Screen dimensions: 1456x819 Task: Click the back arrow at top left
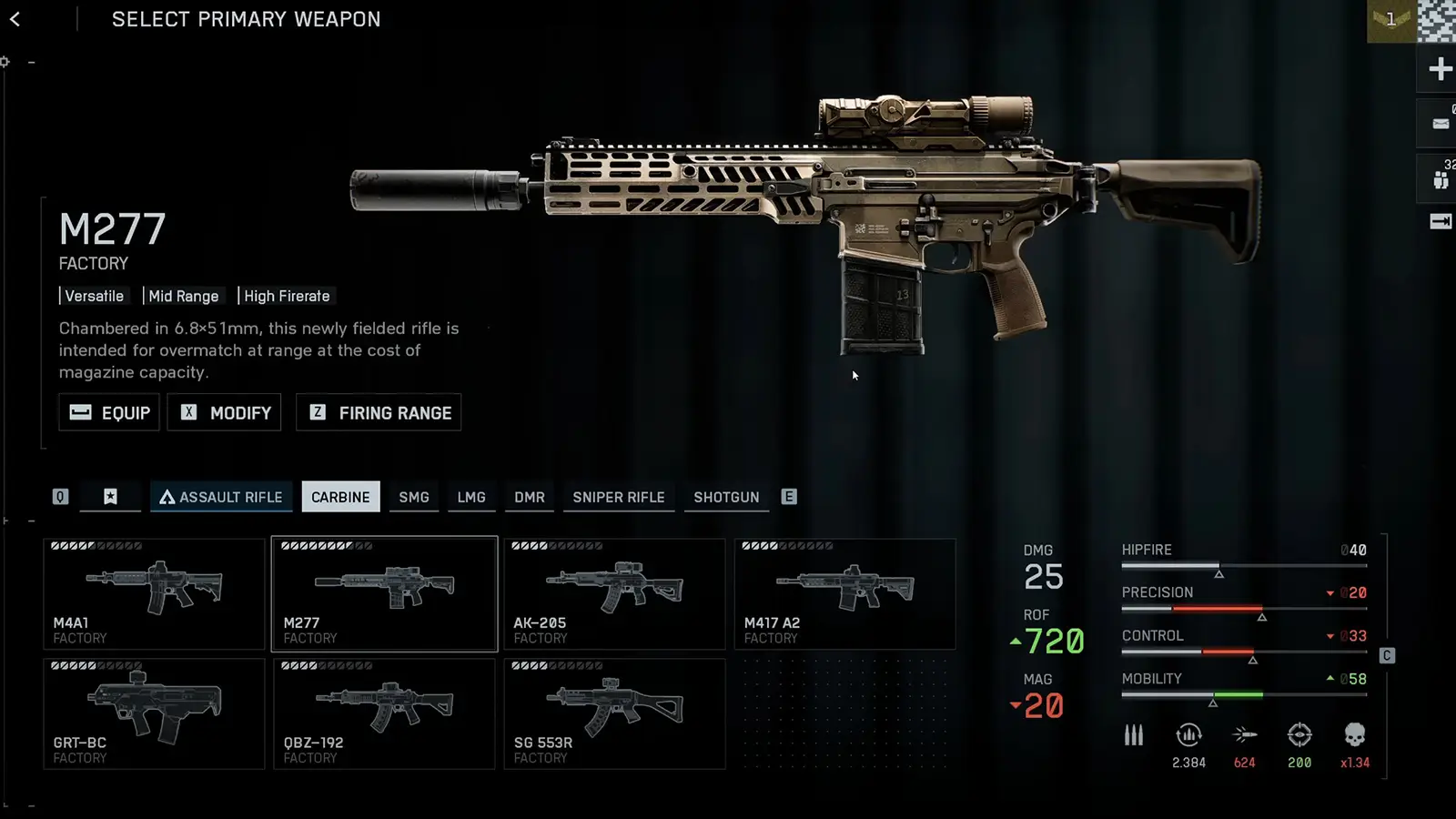16,19
